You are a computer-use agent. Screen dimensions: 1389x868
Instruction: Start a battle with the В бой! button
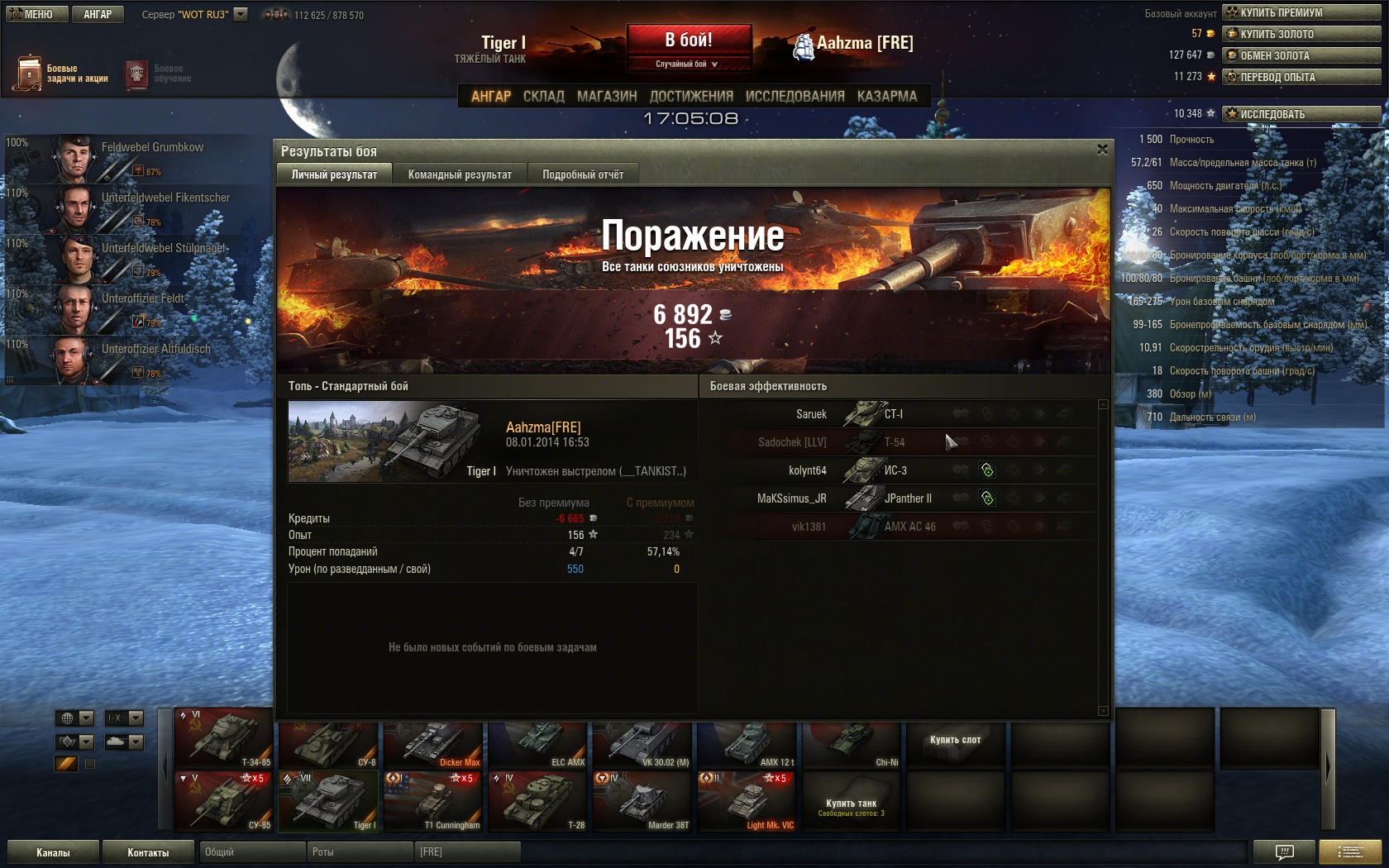(x=689, y=41)
